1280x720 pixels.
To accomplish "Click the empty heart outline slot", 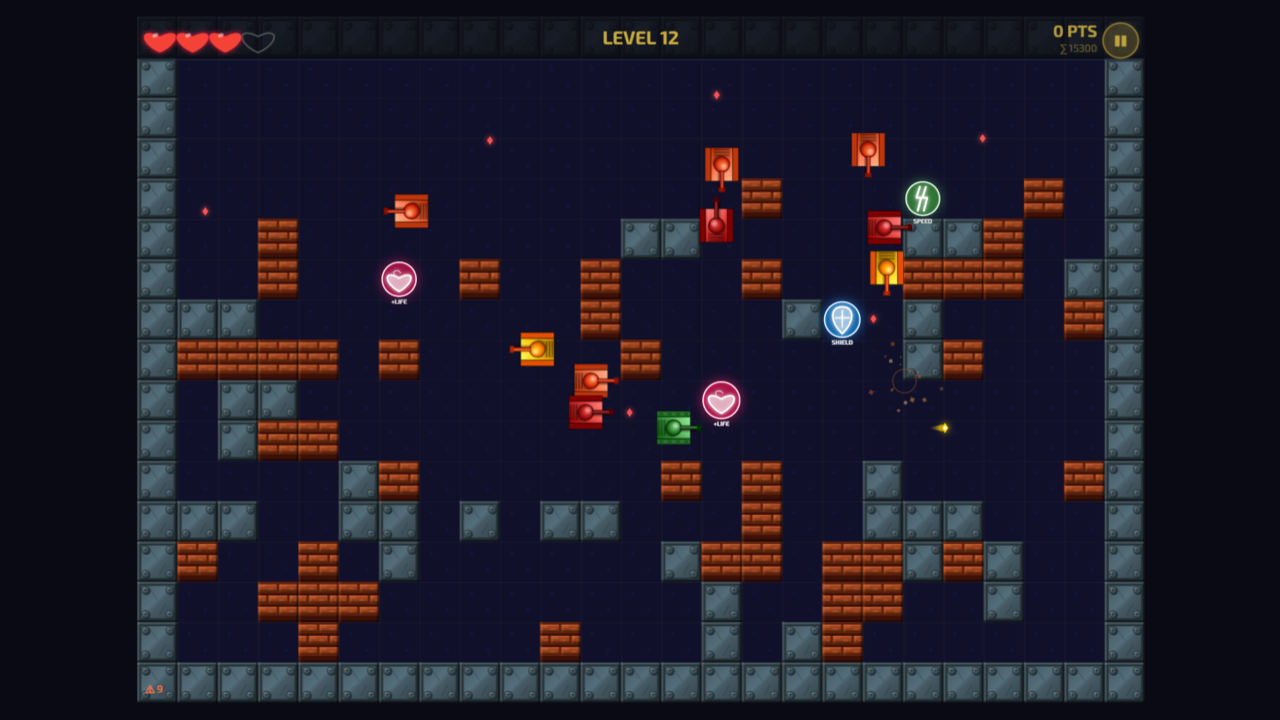I will click(x=258, y=41).
